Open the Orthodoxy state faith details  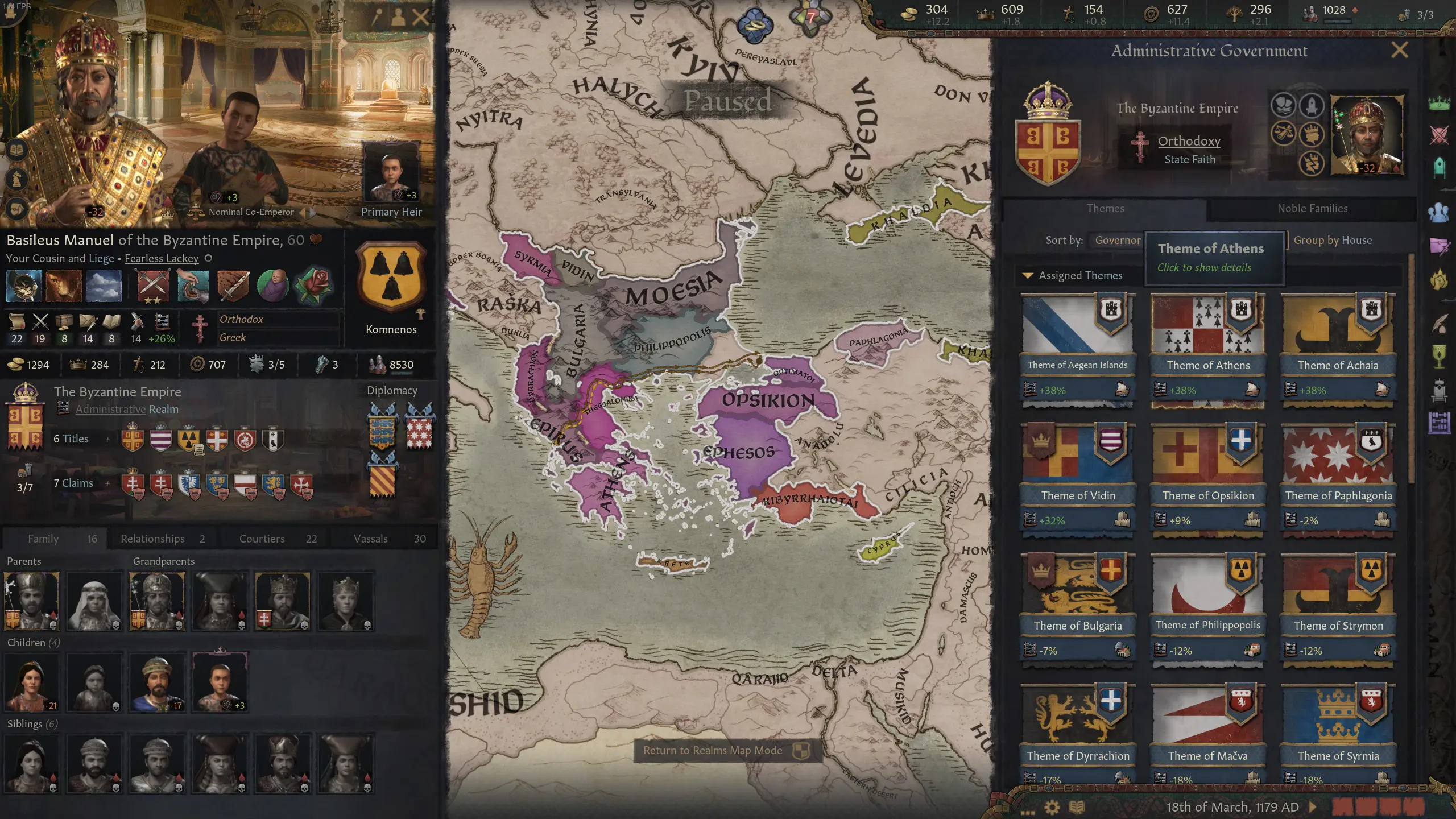tap(1190, 141)
